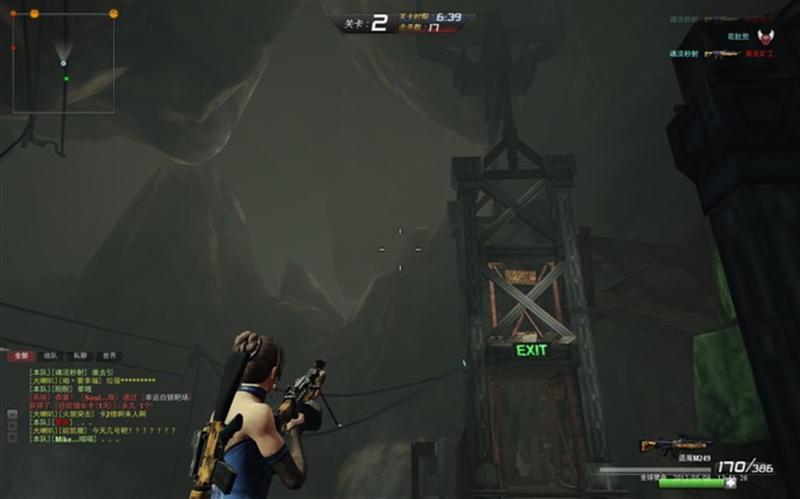Click the minimap in the corner
Image resolution: width=800 pixels, height=499 pixels.
pos(63,62)
